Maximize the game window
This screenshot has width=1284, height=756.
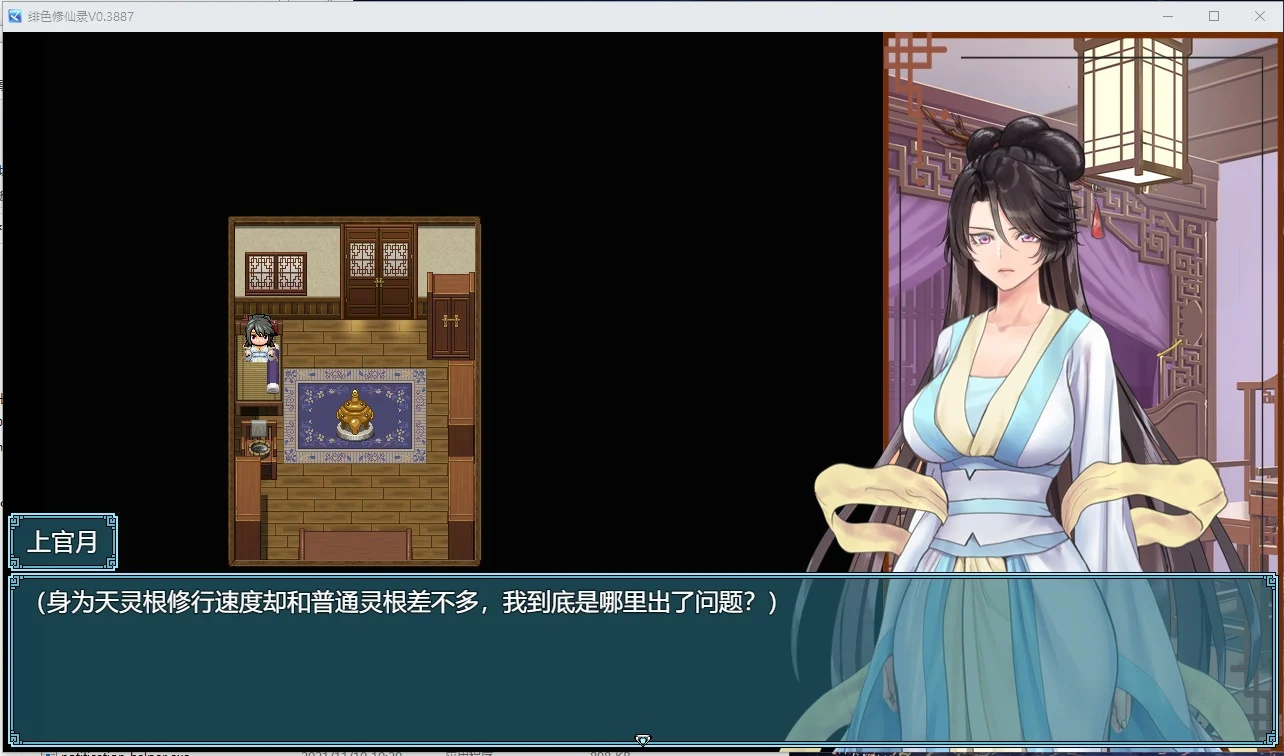click(1213, 15)
